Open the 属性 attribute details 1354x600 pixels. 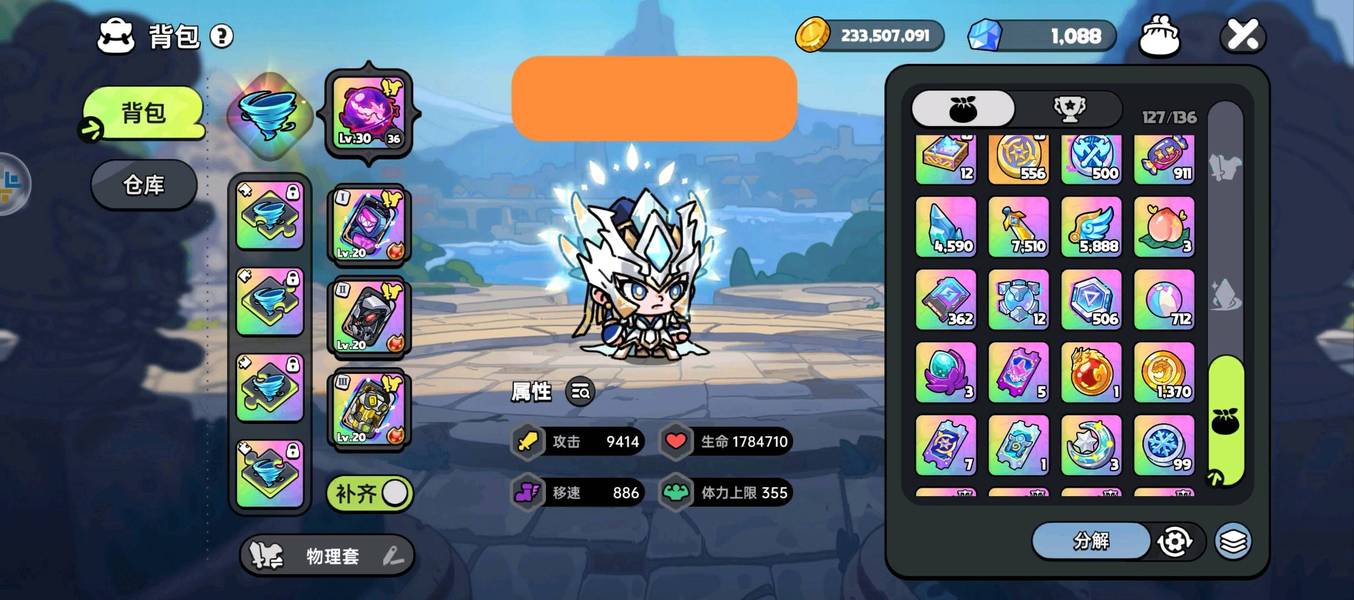click(580, 392)
